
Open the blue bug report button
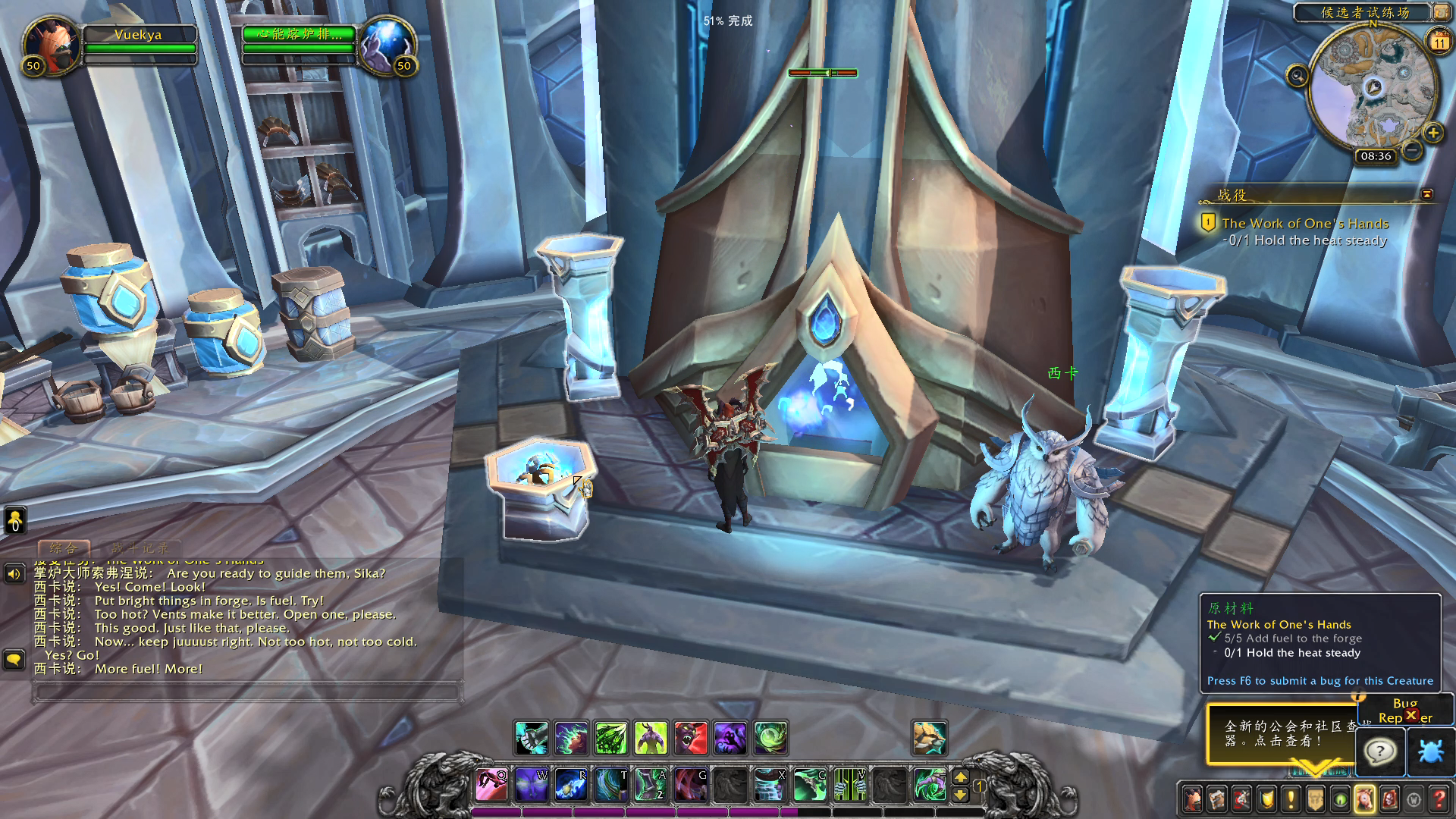(1430, 752)
